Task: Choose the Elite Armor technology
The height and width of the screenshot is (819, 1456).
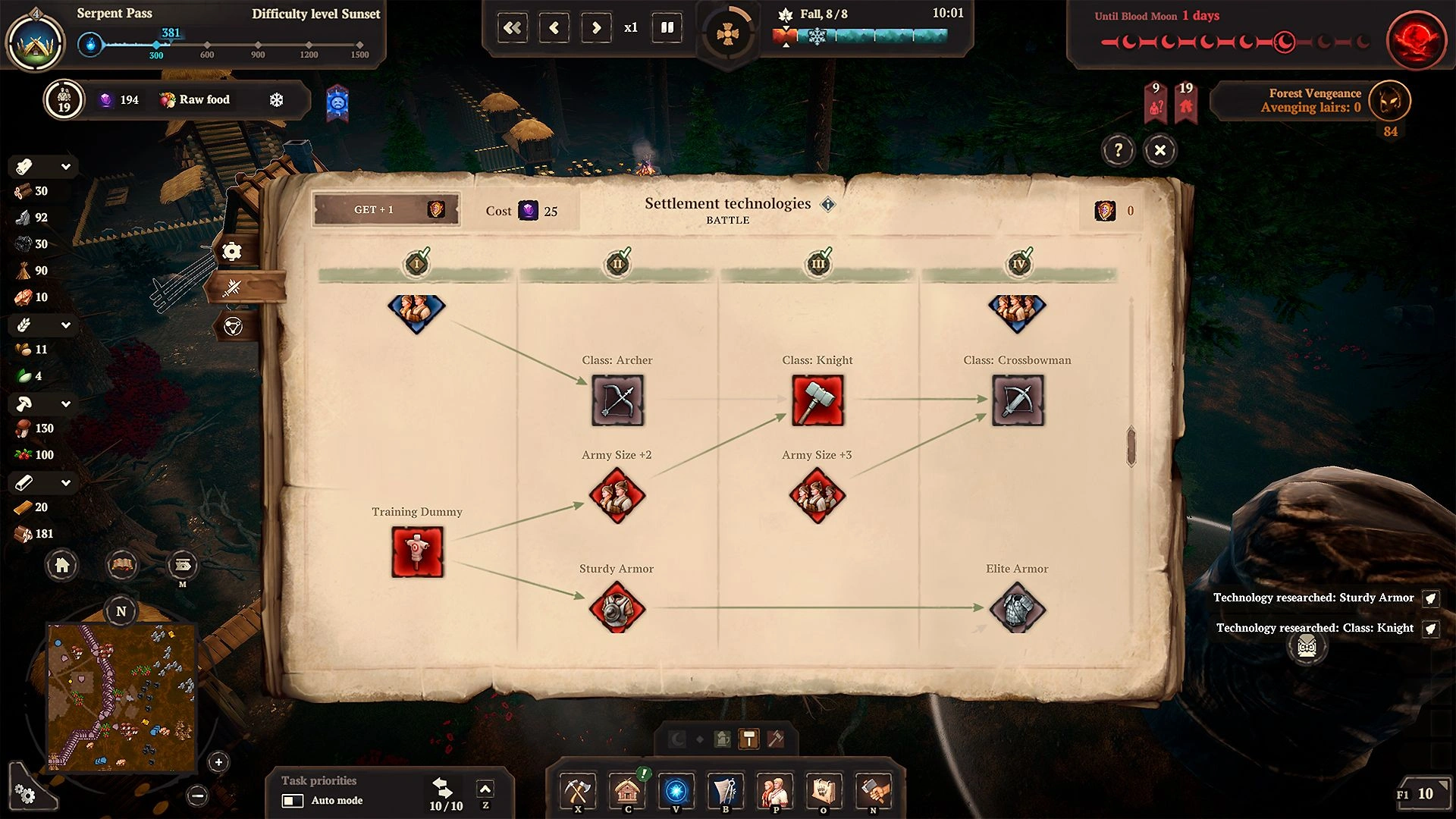Action: pyautogui.click(x=1017, y=609)
